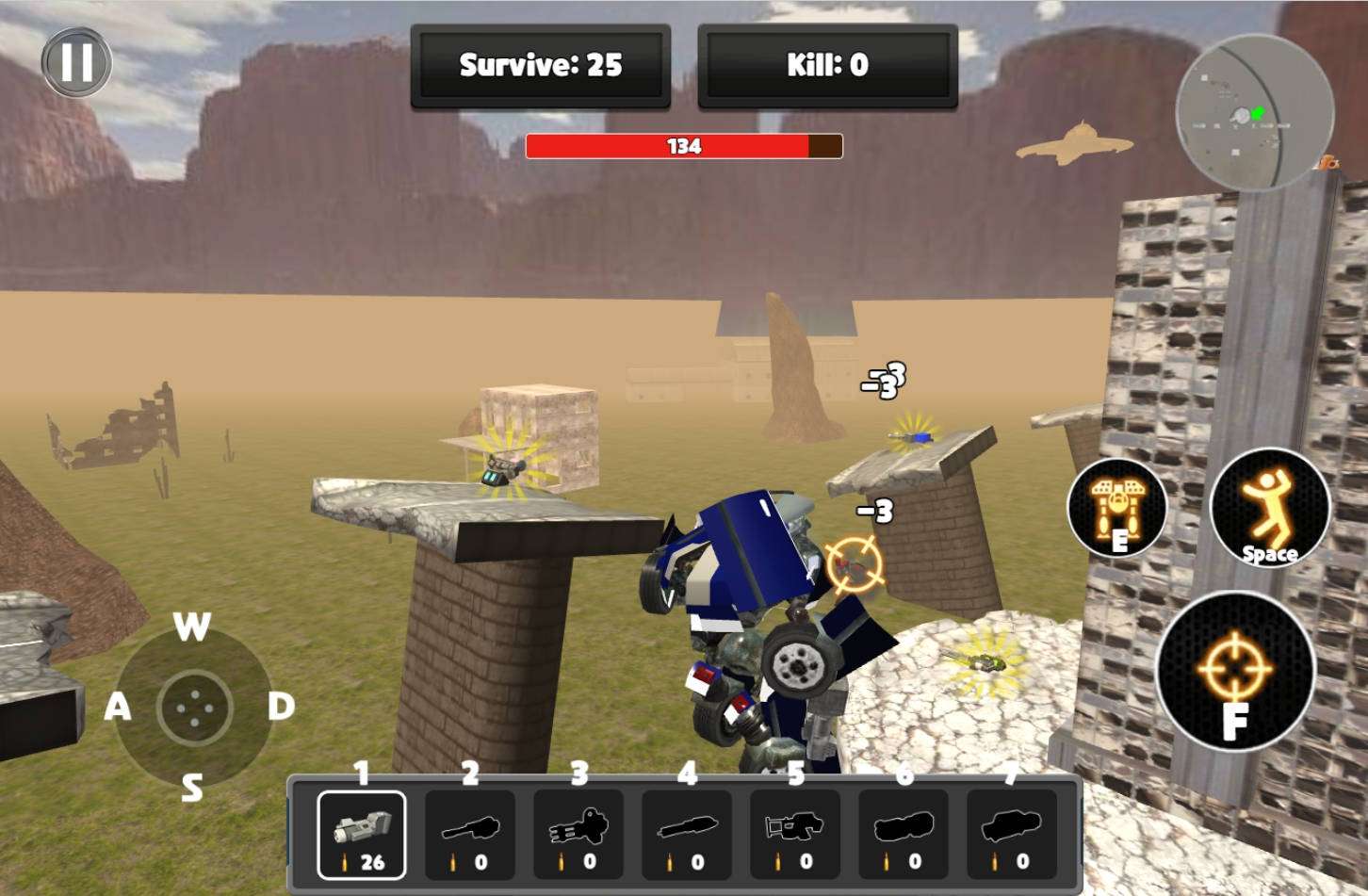The width and height of the screenshot is (1368, 896).
Task: Equip the weapon in slot 5
Action: (795, 835)
